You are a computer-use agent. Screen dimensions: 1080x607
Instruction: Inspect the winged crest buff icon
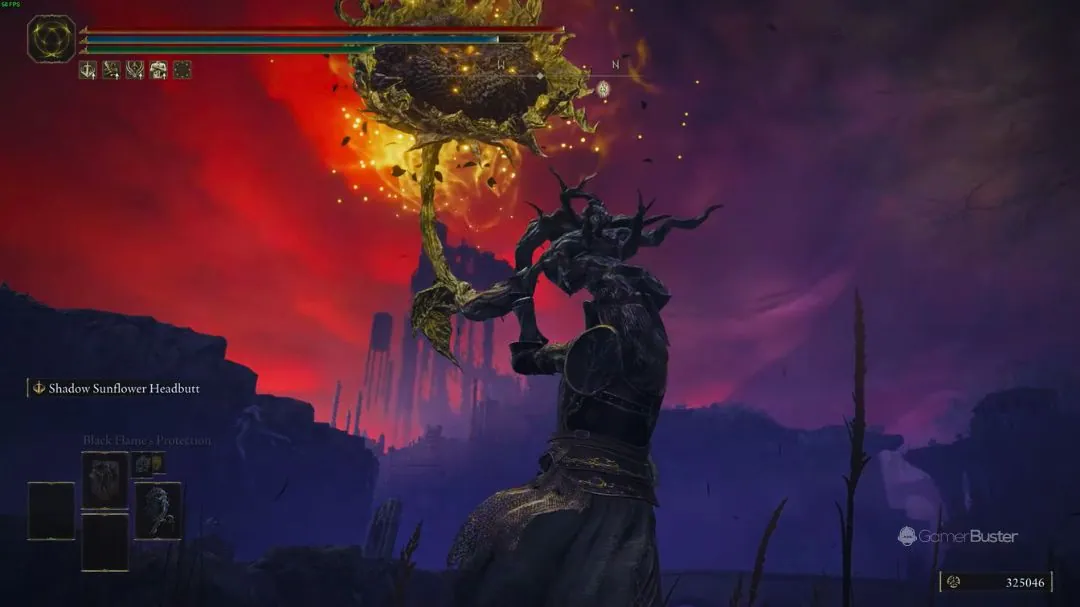(x=134, y=70)
